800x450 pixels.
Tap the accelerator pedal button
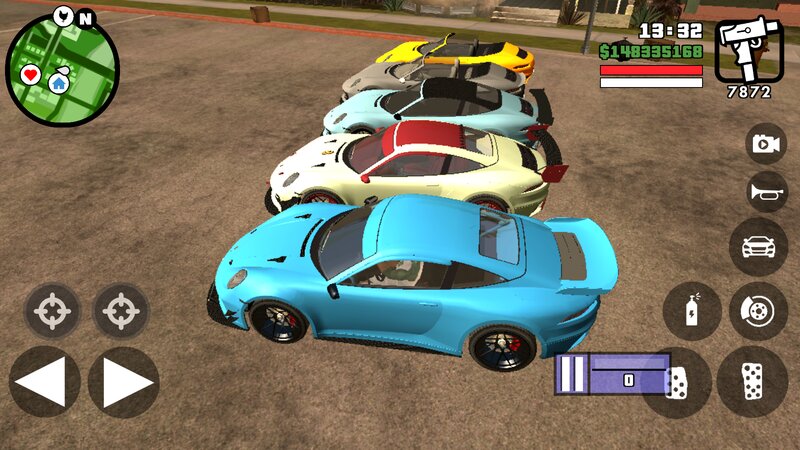[752, 382]
